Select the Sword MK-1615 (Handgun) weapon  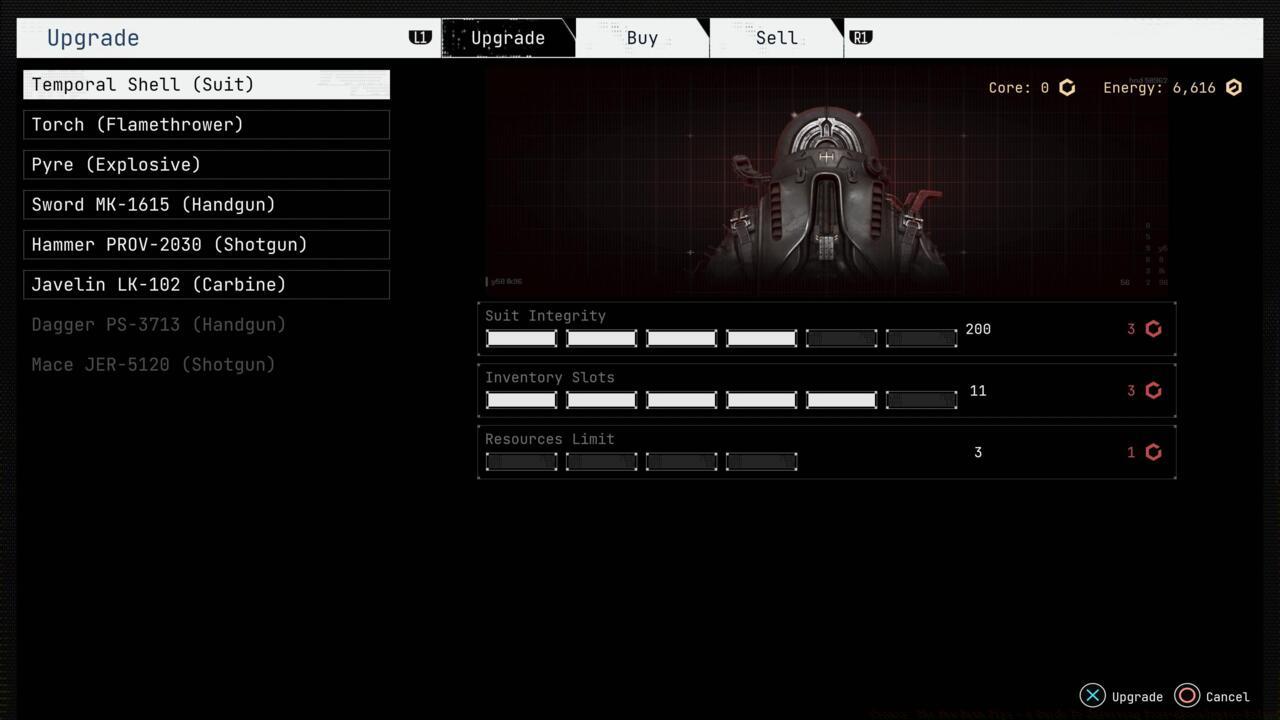tap(205, 204)
